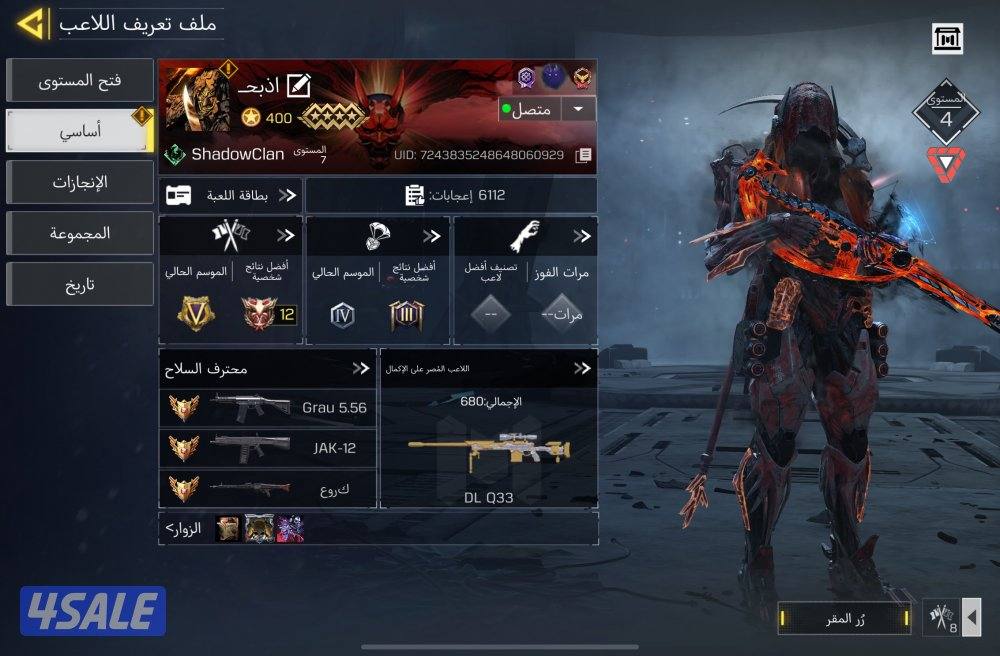
Task: Select the Grau 5.56 weapon row
Action: (x=267, y=408)
